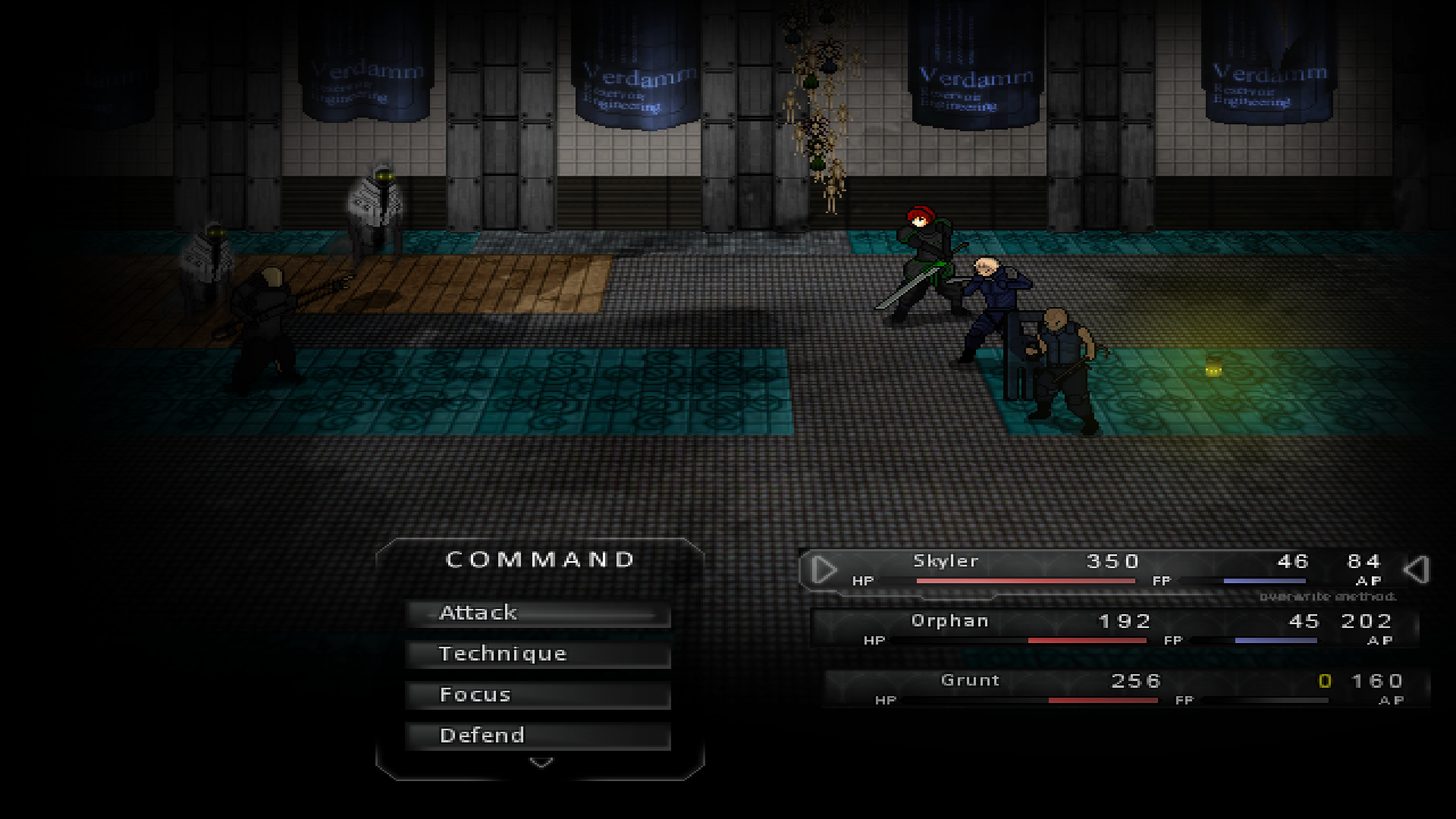Screen dimensions: 1456x819
Task: Click the down arrow below Defend
Action: [541, 762]
